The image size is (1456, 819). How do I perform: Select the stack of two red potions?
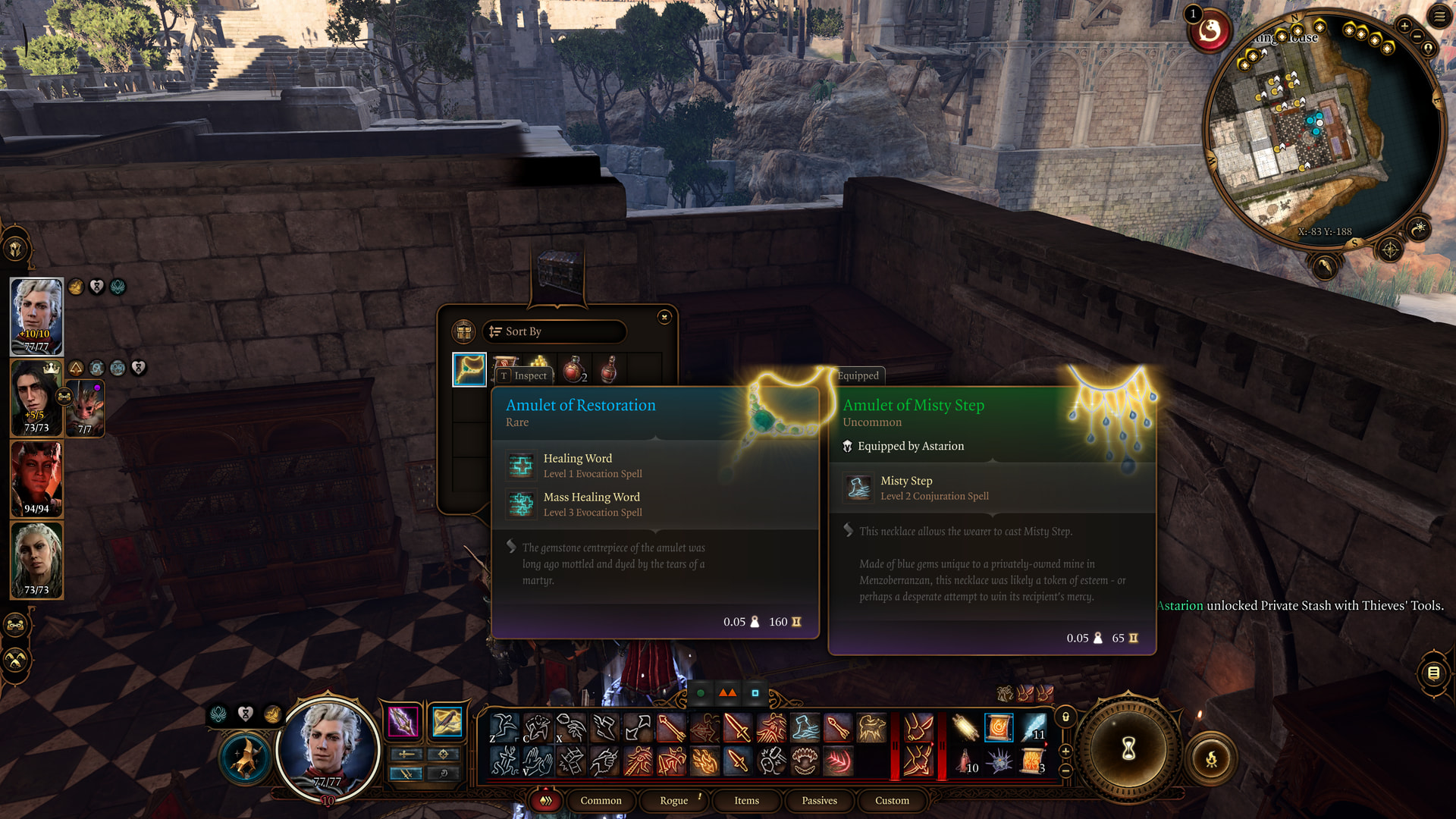pos(575,369)
